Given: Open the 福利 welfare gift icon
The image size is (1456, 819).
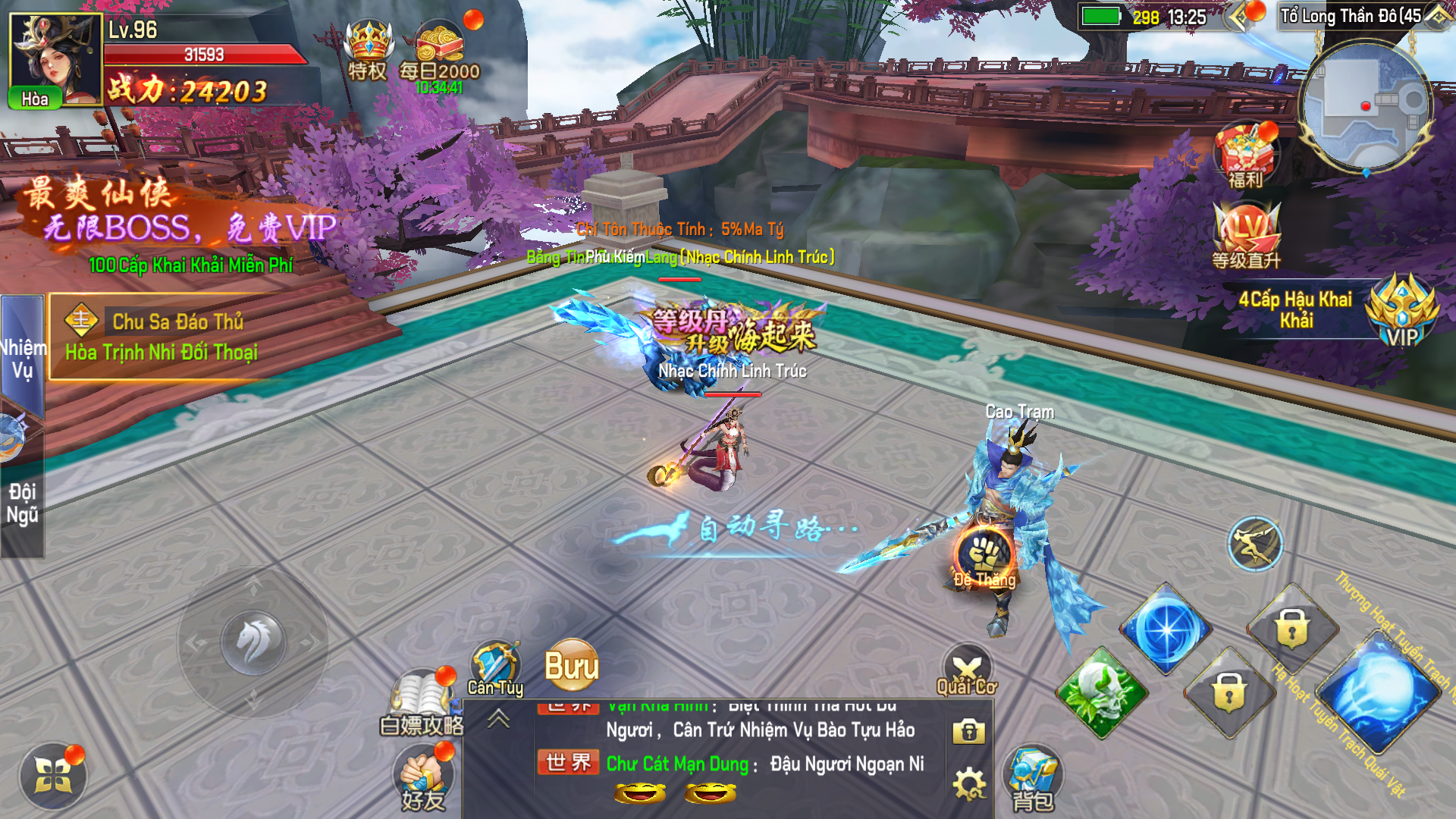Looking at the screenshot, I should (x=1245, y=155).
